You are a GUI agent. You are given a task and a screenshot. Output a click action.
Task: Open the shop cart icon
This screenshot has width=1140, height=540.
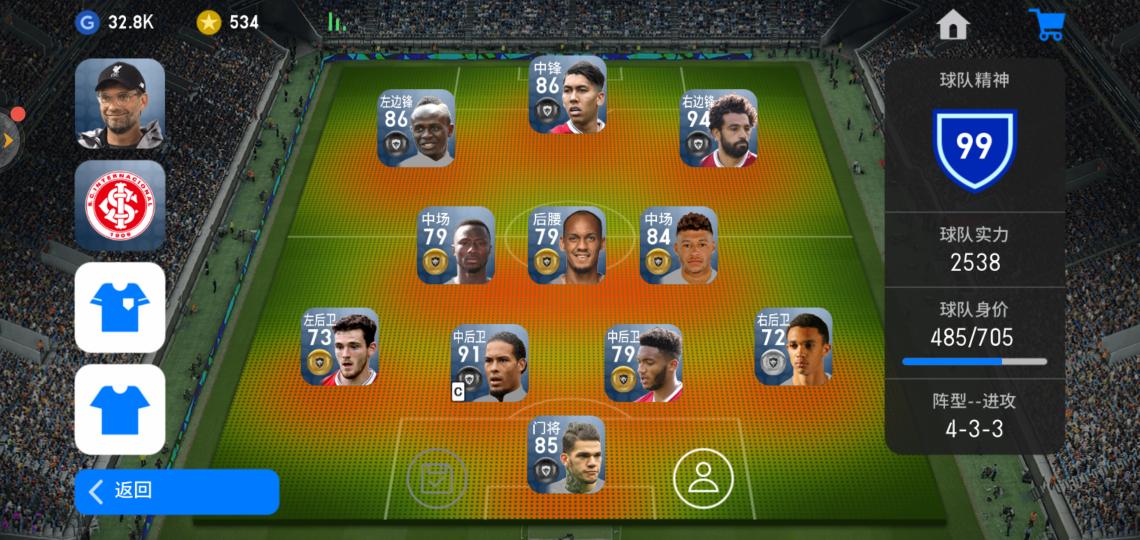pos(1047,25)
